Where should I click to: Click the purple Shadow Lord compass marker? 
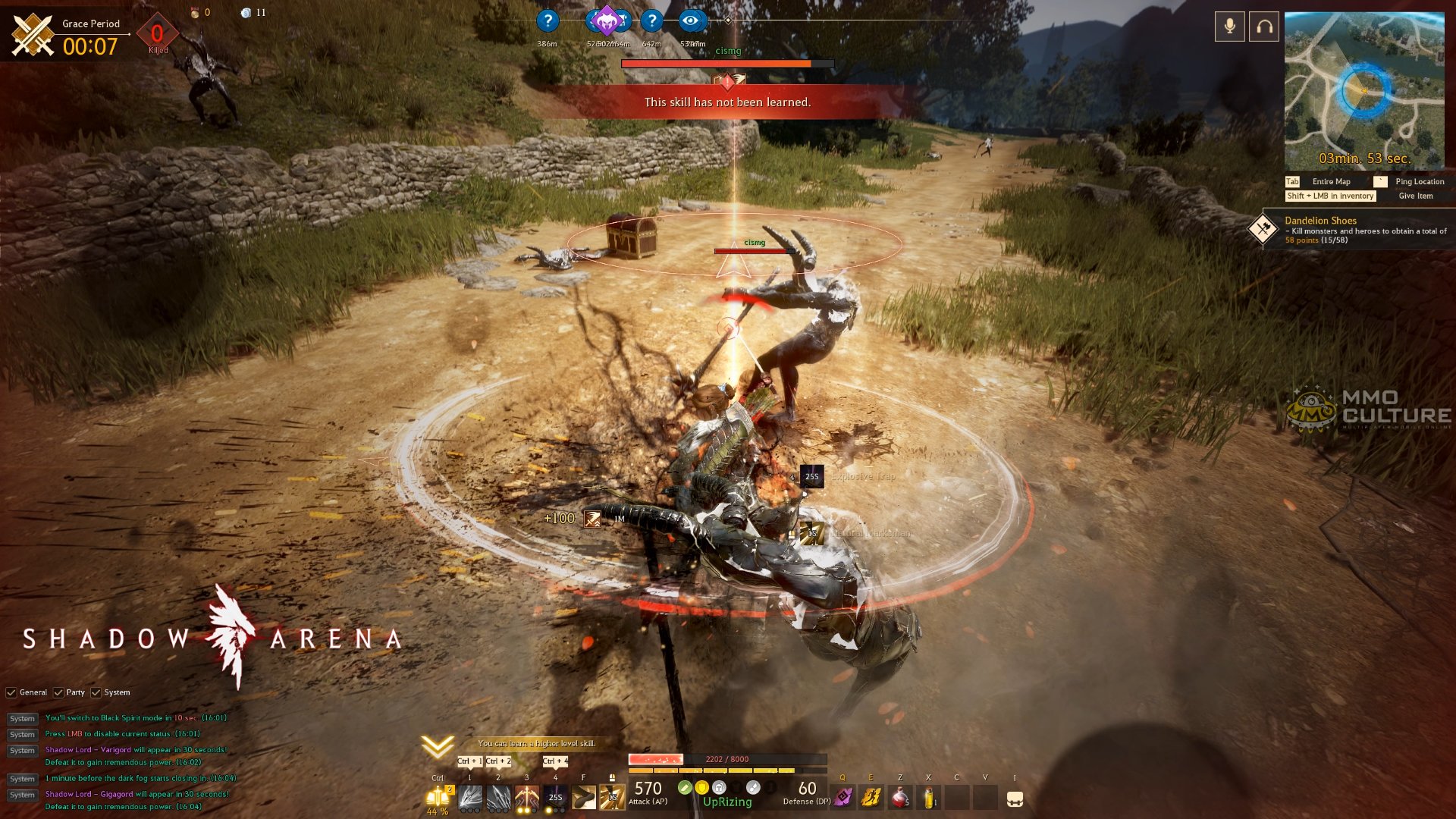pos(606,20)
